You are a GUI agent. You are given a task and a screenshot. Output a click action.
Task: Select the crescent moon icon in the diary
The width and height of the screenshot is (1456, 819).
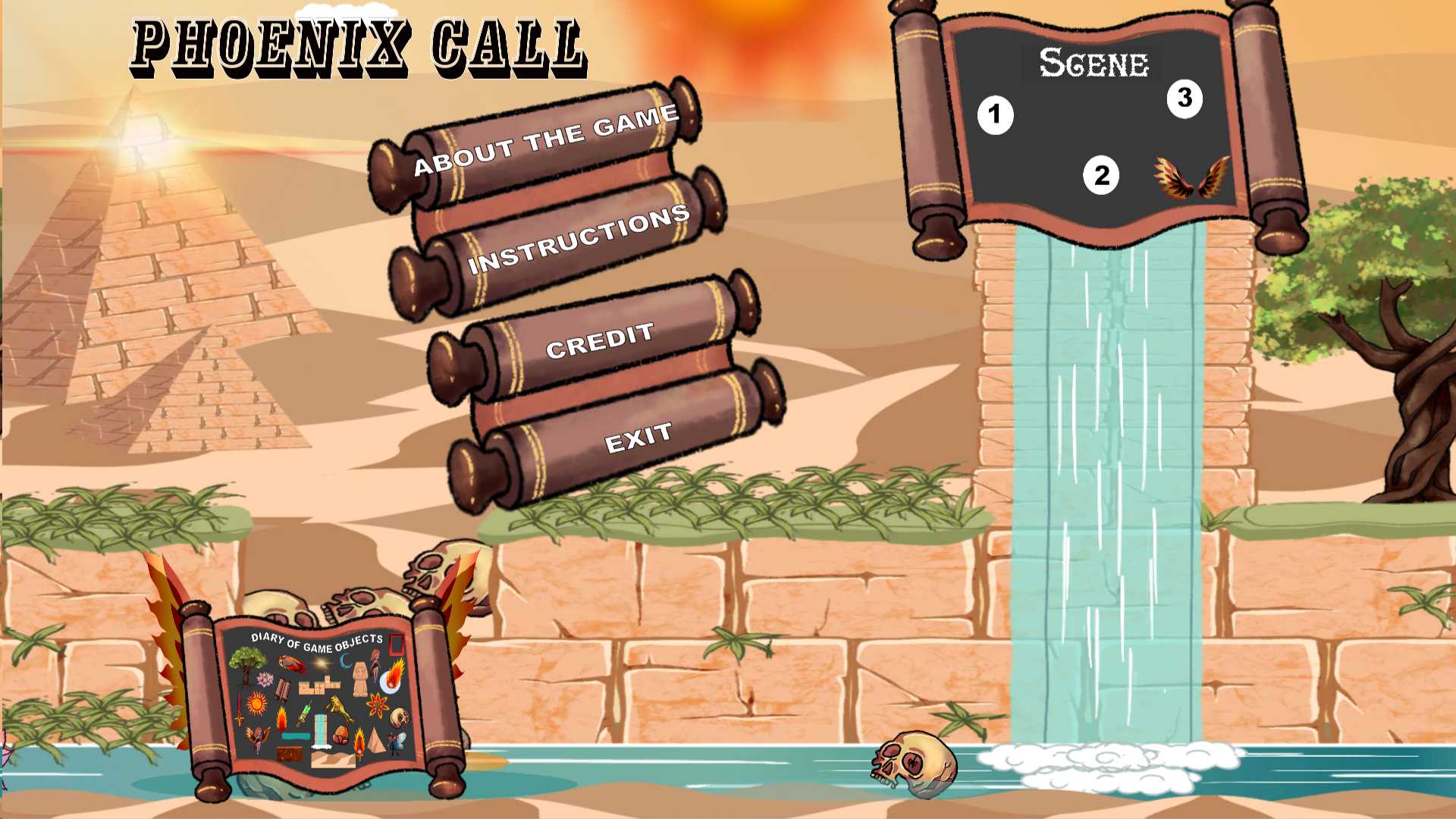pyautogui.click(x=347, y=660)
